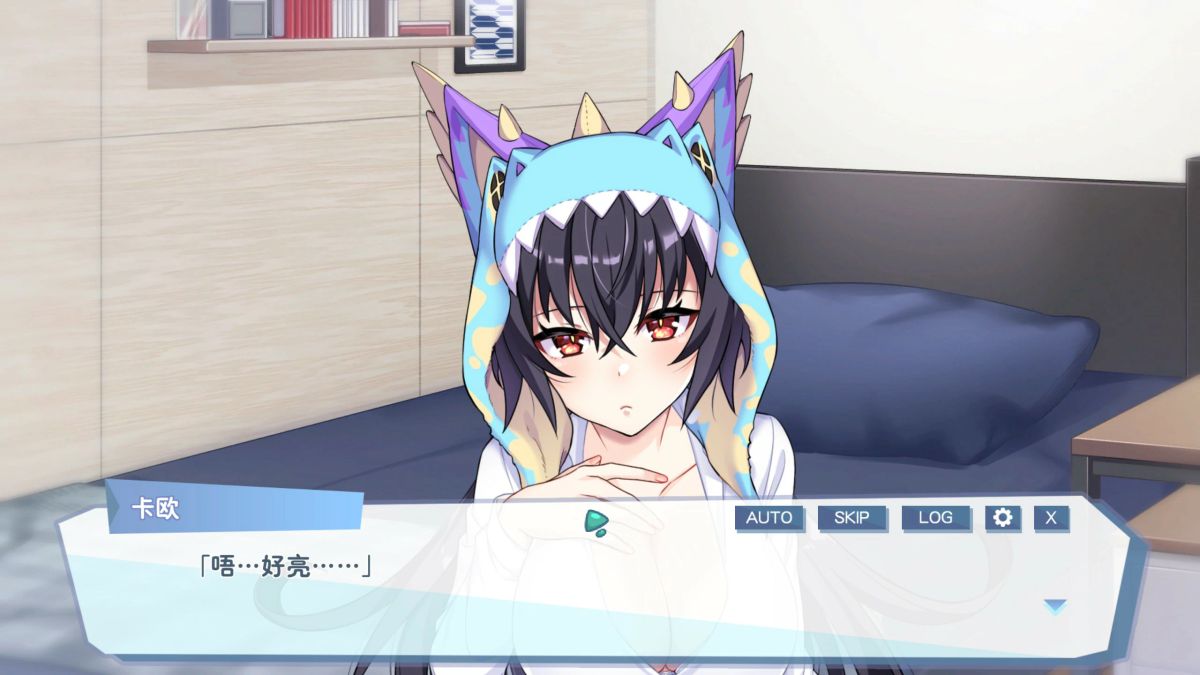The image size is (1200, 675).
Task: Activate the SKIP button
Action: coord(852,518)
